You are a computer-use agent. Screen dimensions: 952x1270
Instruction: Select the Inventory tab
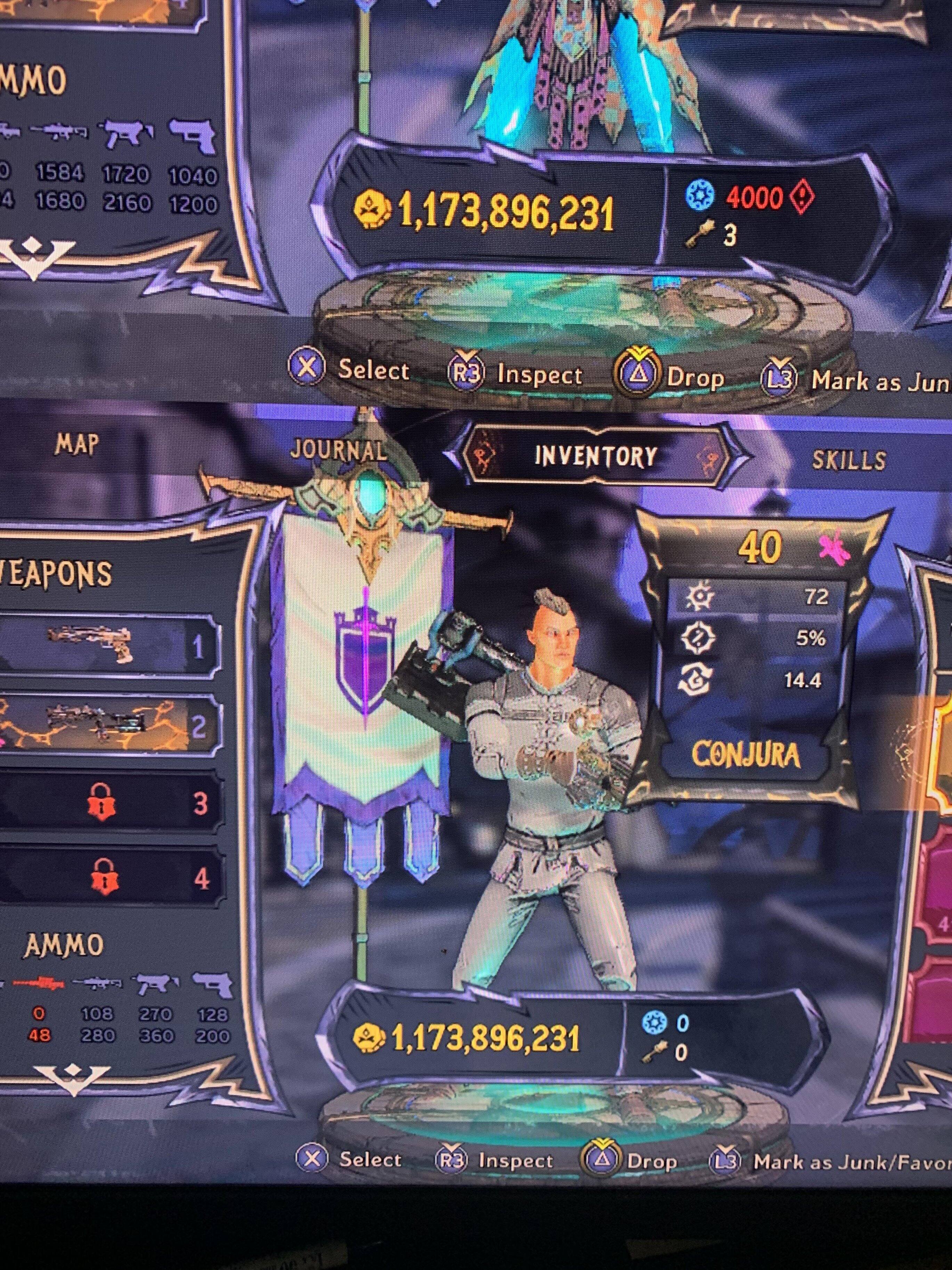pyautogui.click(x=596, y=457)
